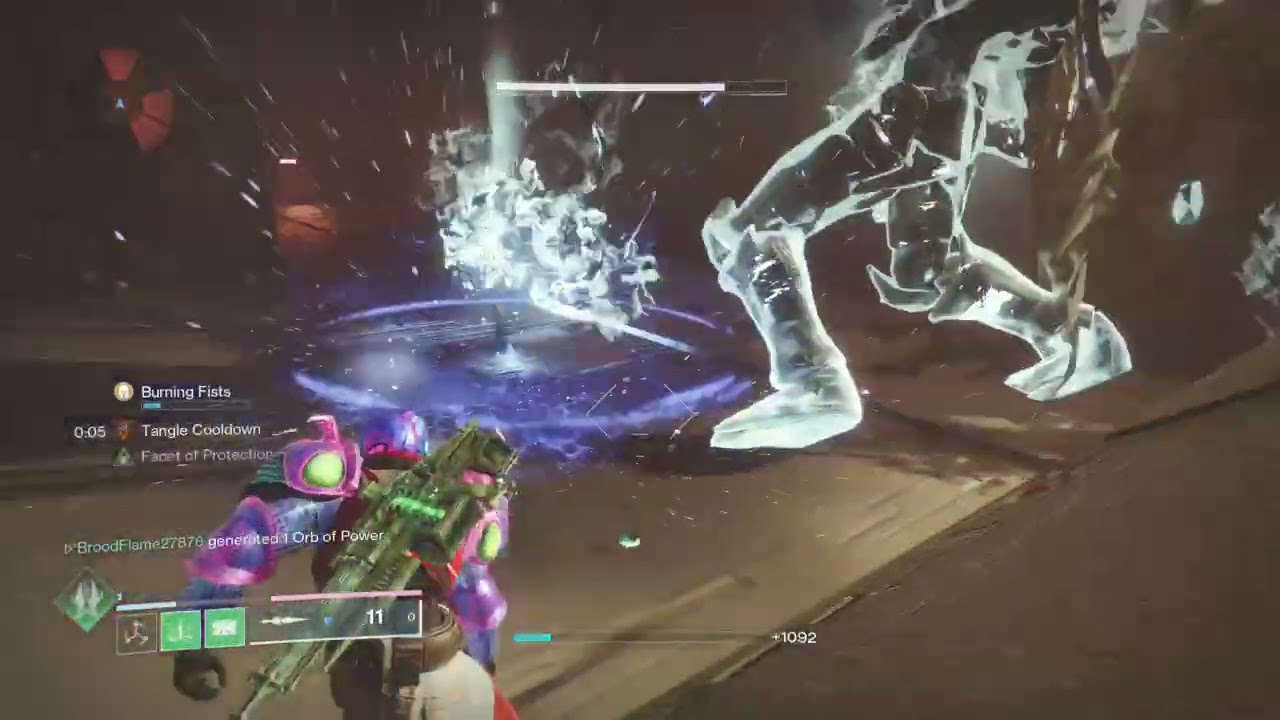The image size is (1280, 720).
Task: Click the green diamond Super ability icon
Action: (86, 599)
